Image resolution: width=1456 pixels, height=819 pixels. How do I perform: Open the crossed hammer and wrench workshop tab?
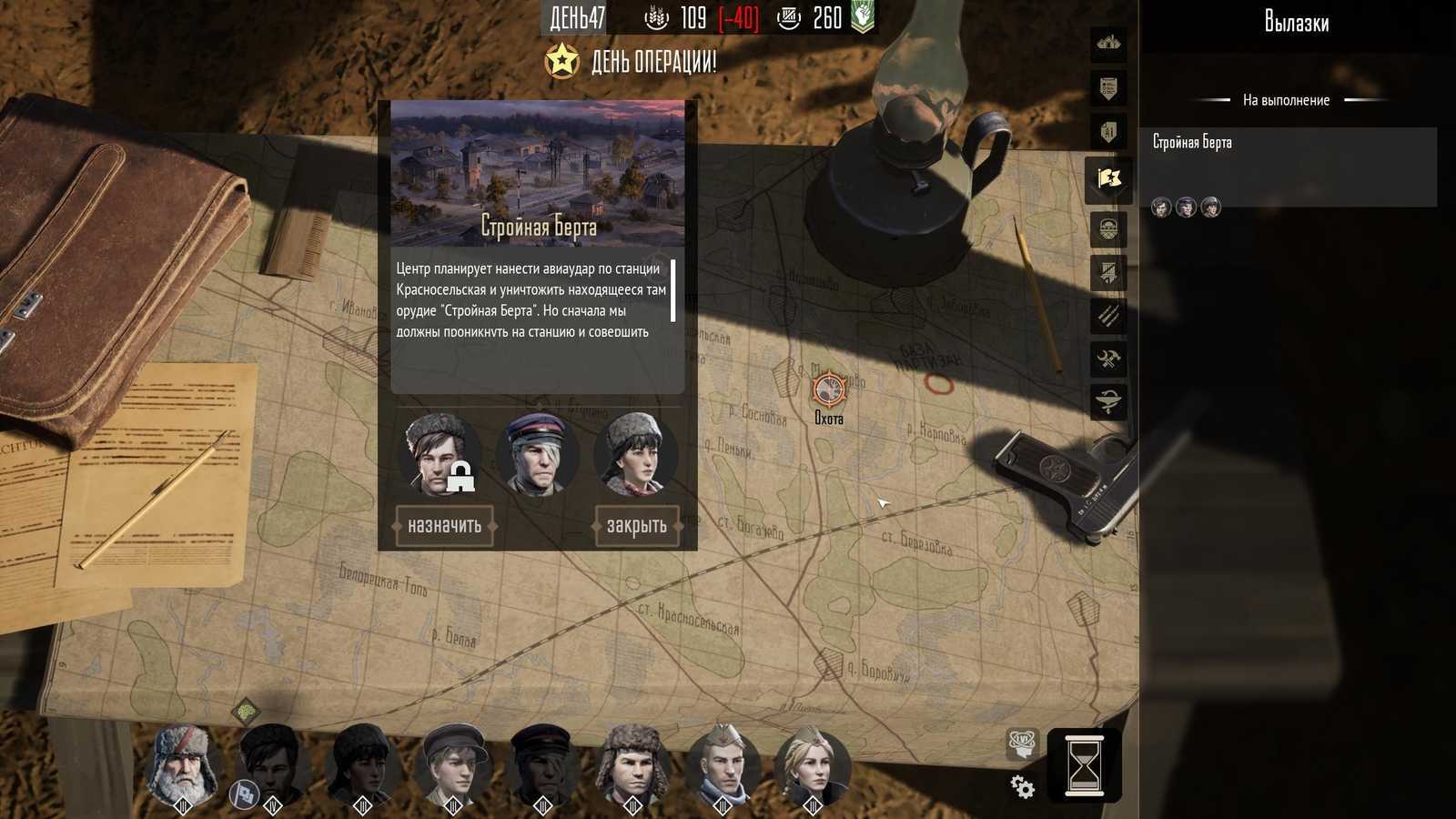(x=1108, y=359)
